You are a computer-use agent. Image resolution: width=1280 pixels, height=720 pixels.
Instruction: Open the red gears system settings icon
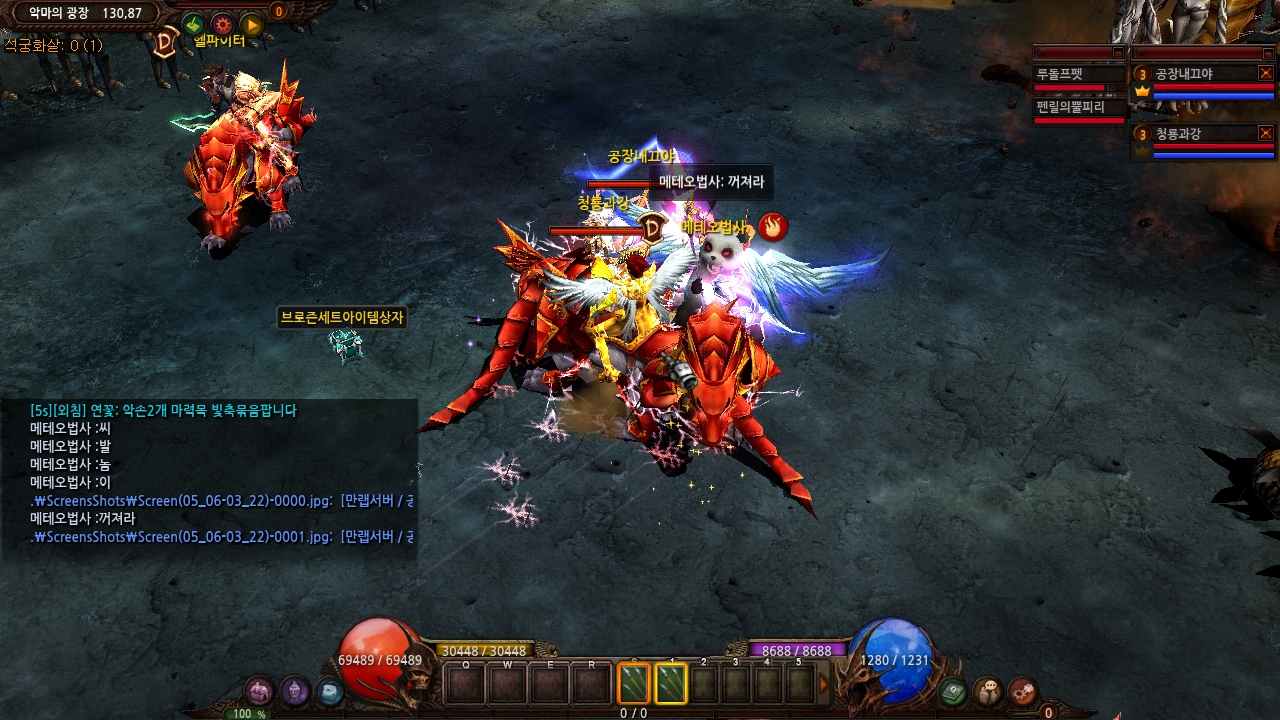tap(1022, 690)
